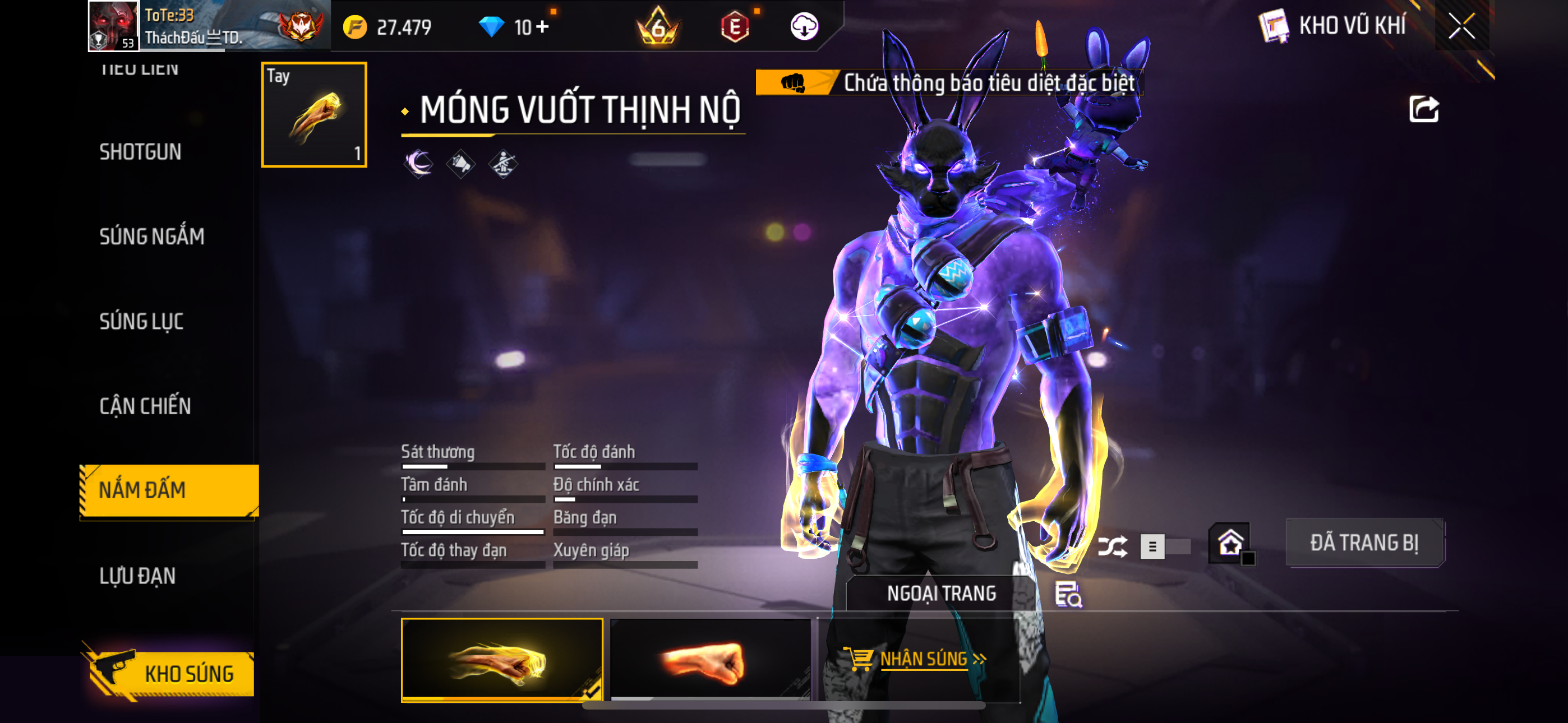Image resolution: width=1568 pixels, height=723 pixels.
Task: Click the share icon
Action: (x=1423, y=110)
